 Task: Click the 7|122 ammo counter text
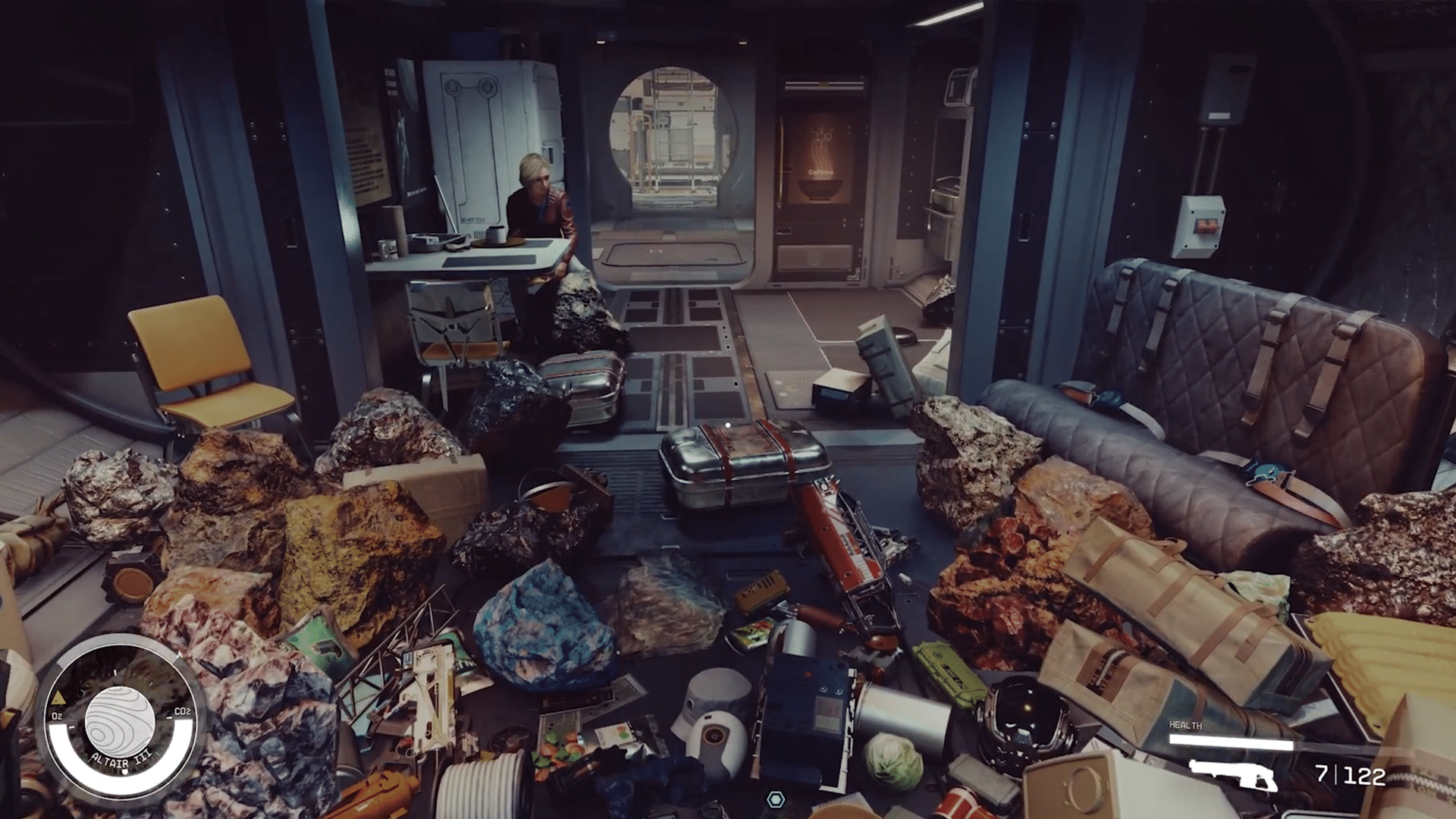coord(1350,777)
